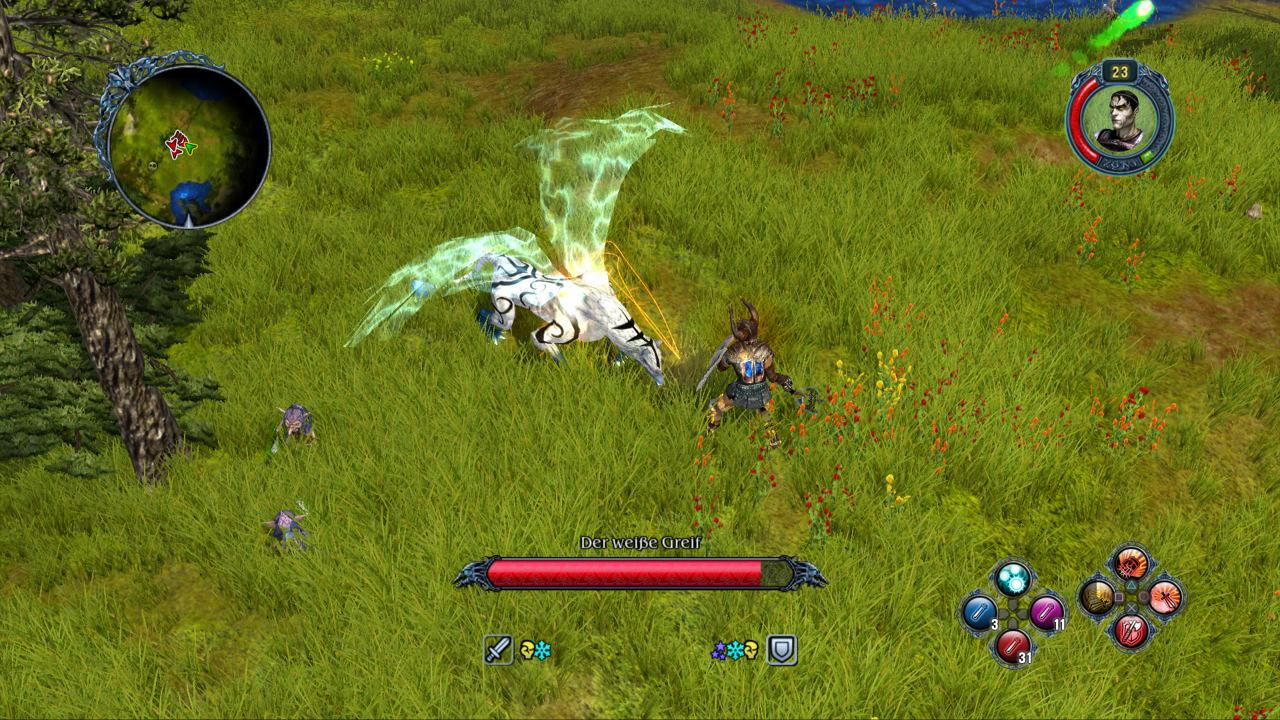Toggle the purple stars effect near the shield
The height and width of the screenshot is (720, 1280).
(x=719, y=649)
